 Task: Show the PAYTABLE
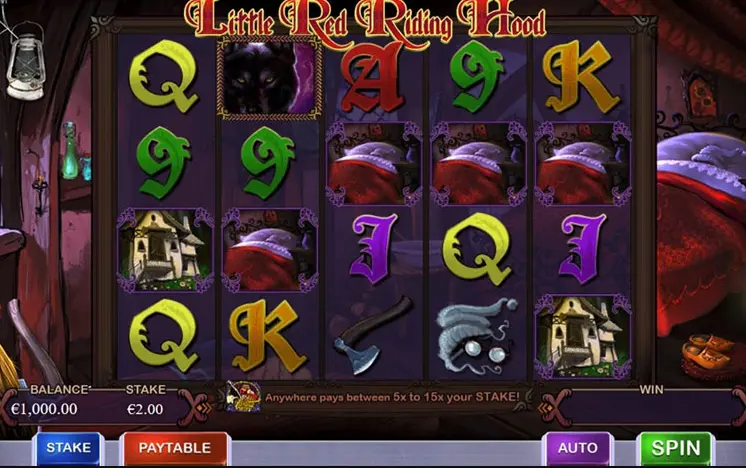coord(174,448)
